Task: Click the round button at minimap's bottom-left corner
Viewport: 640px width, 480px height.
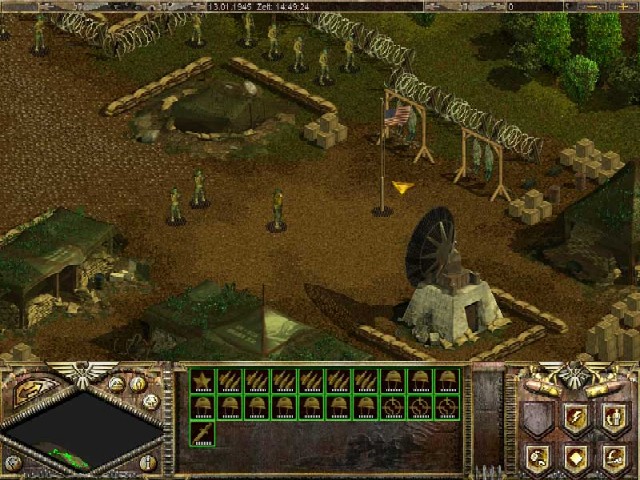Action: [13, 462]
